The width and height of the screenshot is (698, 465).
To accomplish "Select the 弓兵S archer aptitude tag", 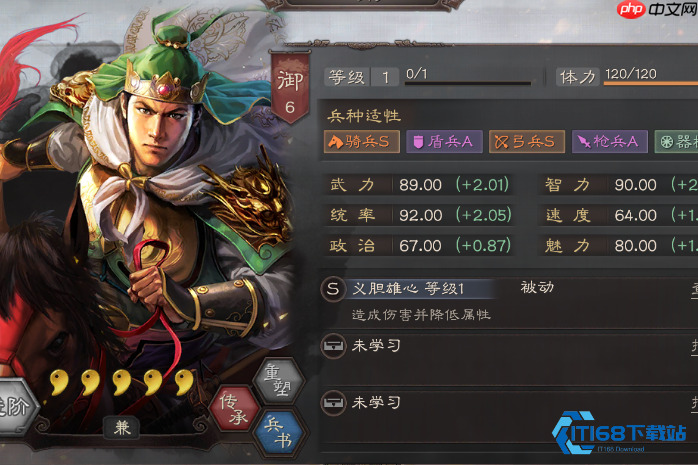I will pyautogui.click(x=527, y=142).
